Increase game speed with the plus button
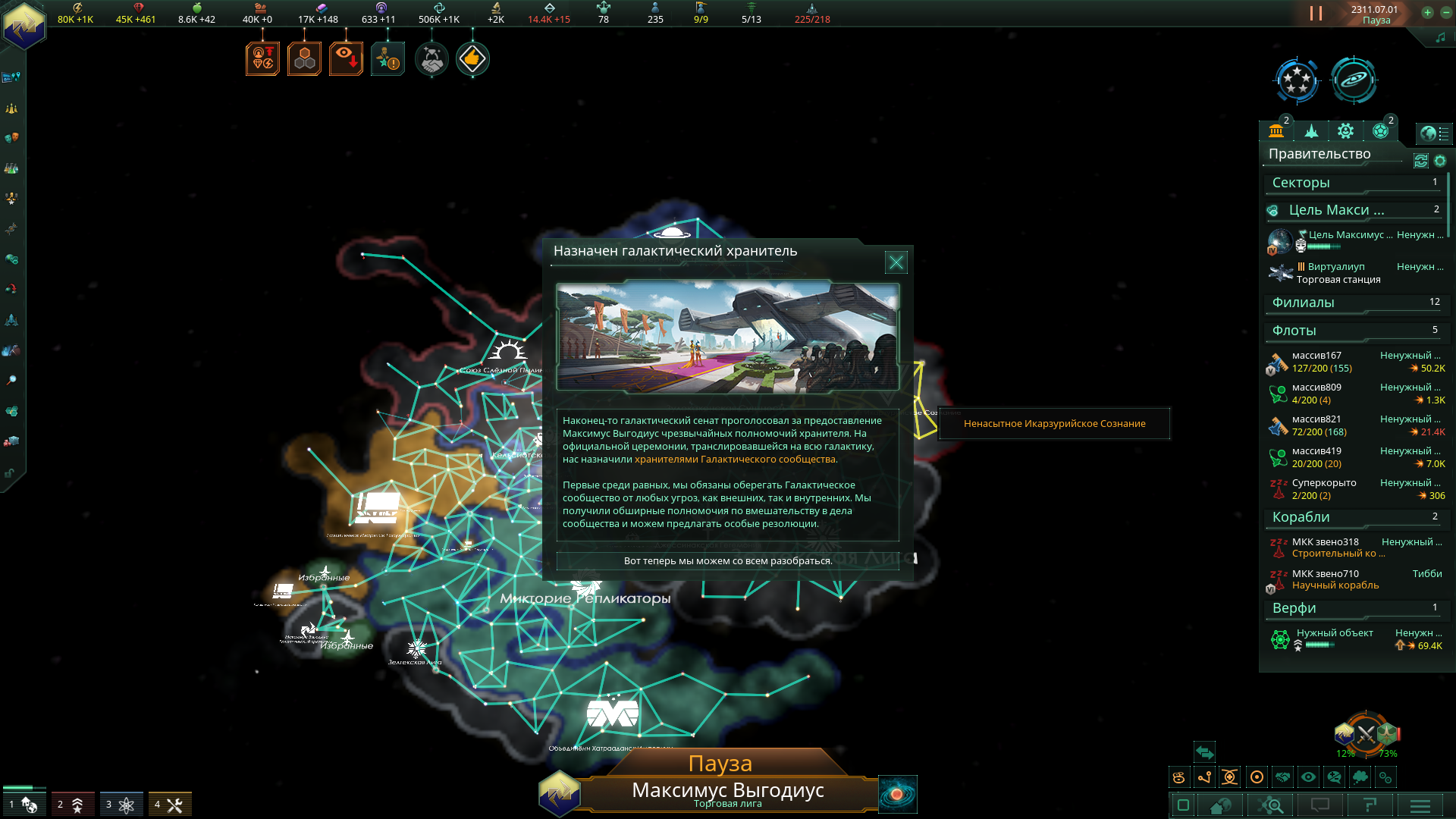Viewport: 1456px width, 819px height. pos(1427,12)
